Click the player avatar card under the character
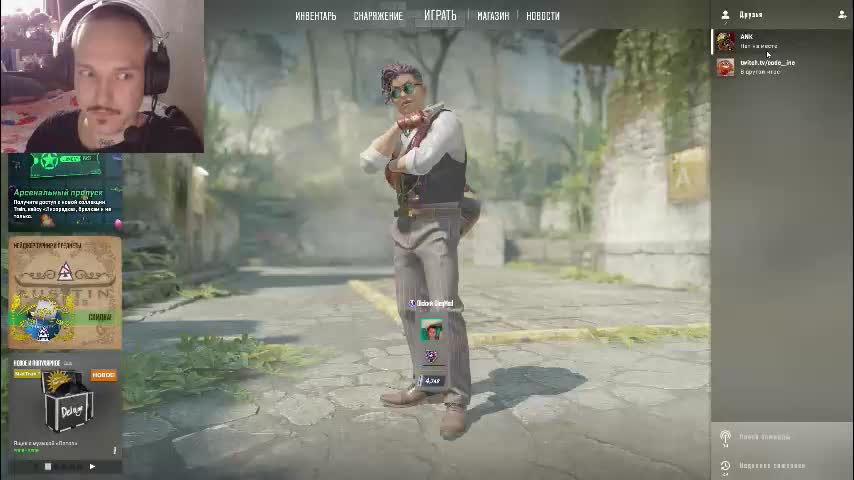Viewport: 854px width, 480px height. 431,330
